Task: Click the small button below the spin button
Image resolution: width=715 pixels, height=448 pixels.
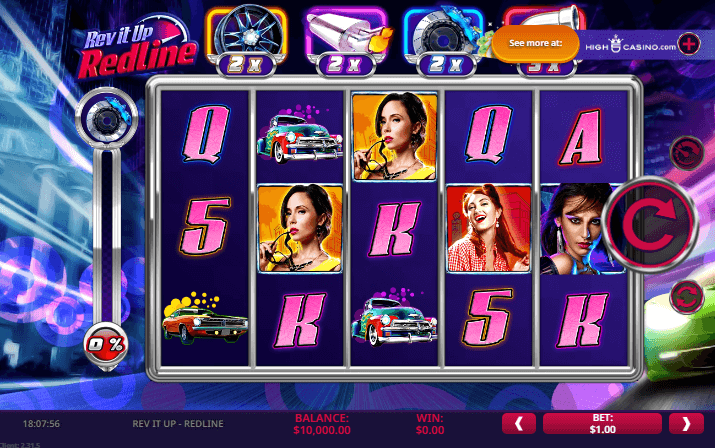Action: (x=686, y=295)
